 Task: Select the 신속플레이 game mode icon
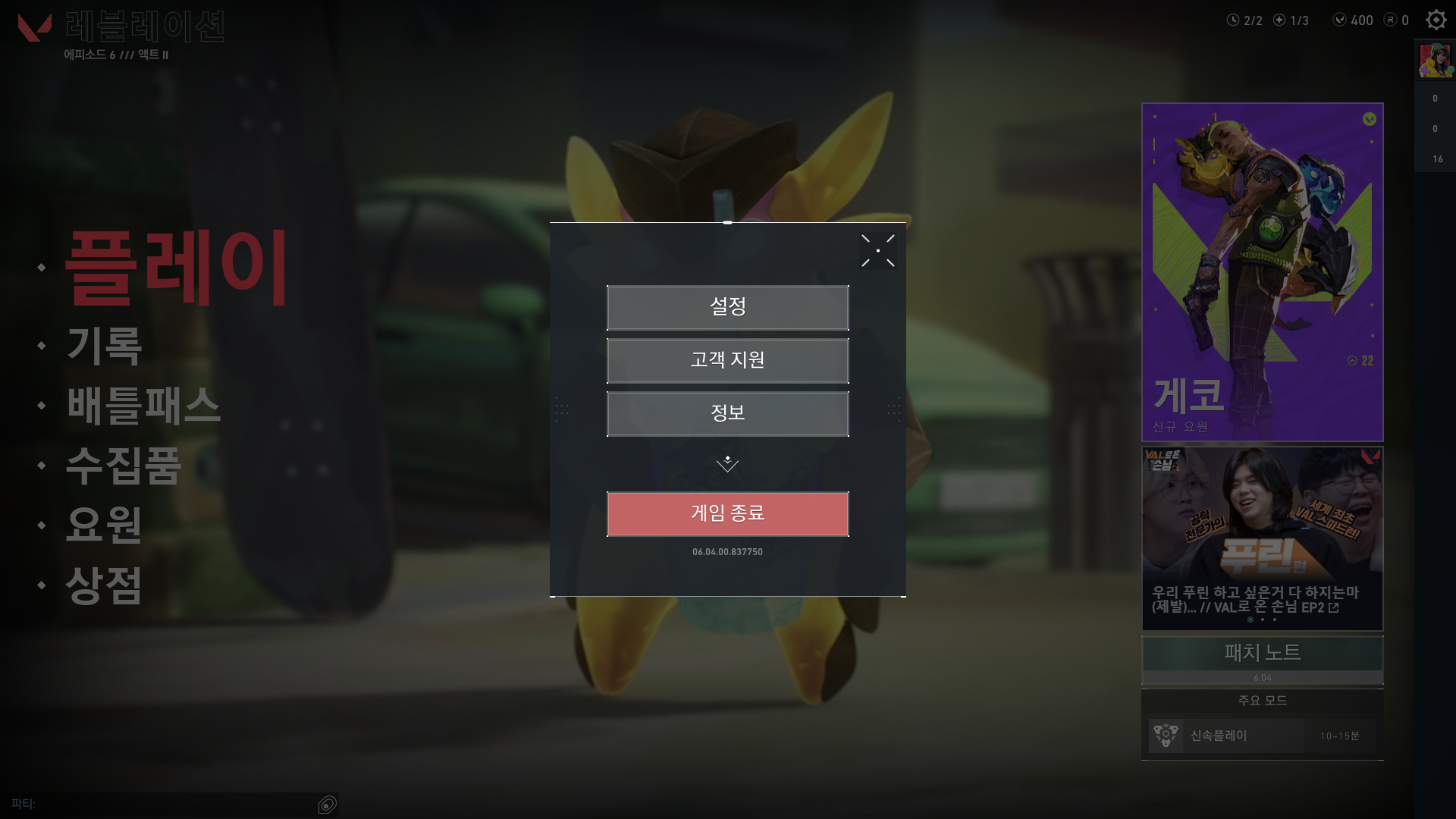[1166, 734]
